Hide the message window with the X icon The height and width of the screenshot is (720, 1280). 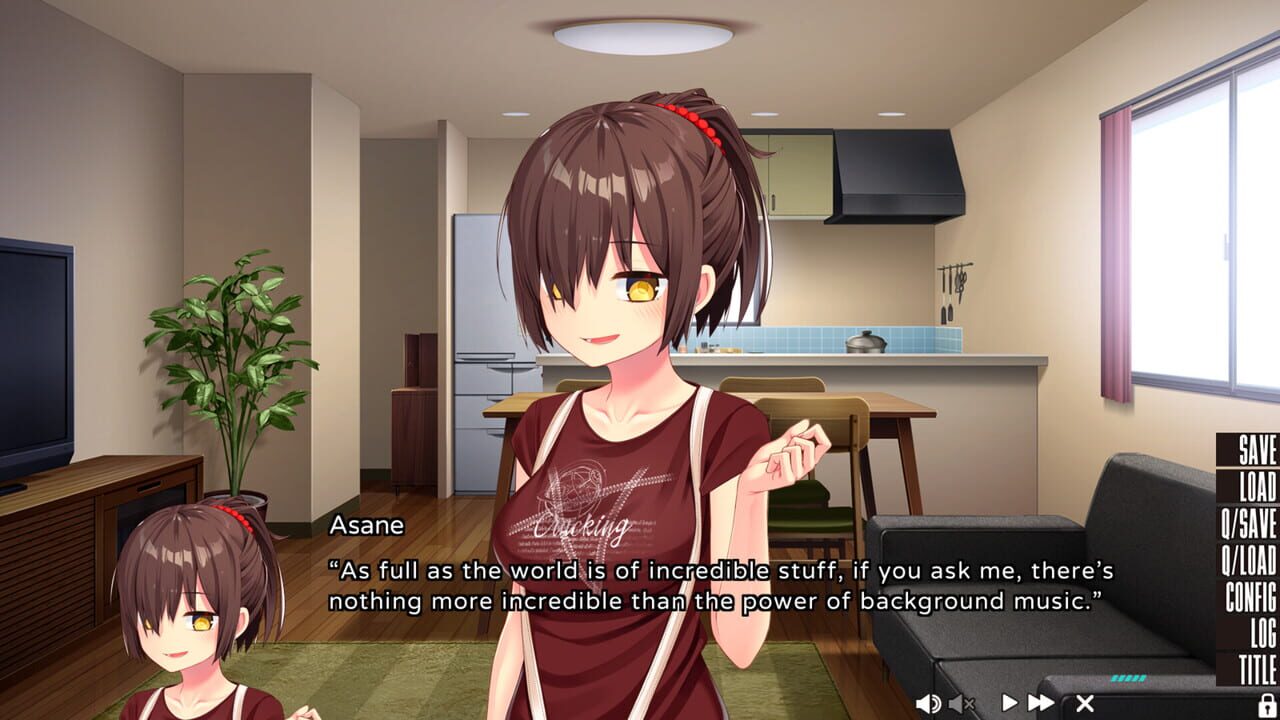click(1083, 702)
